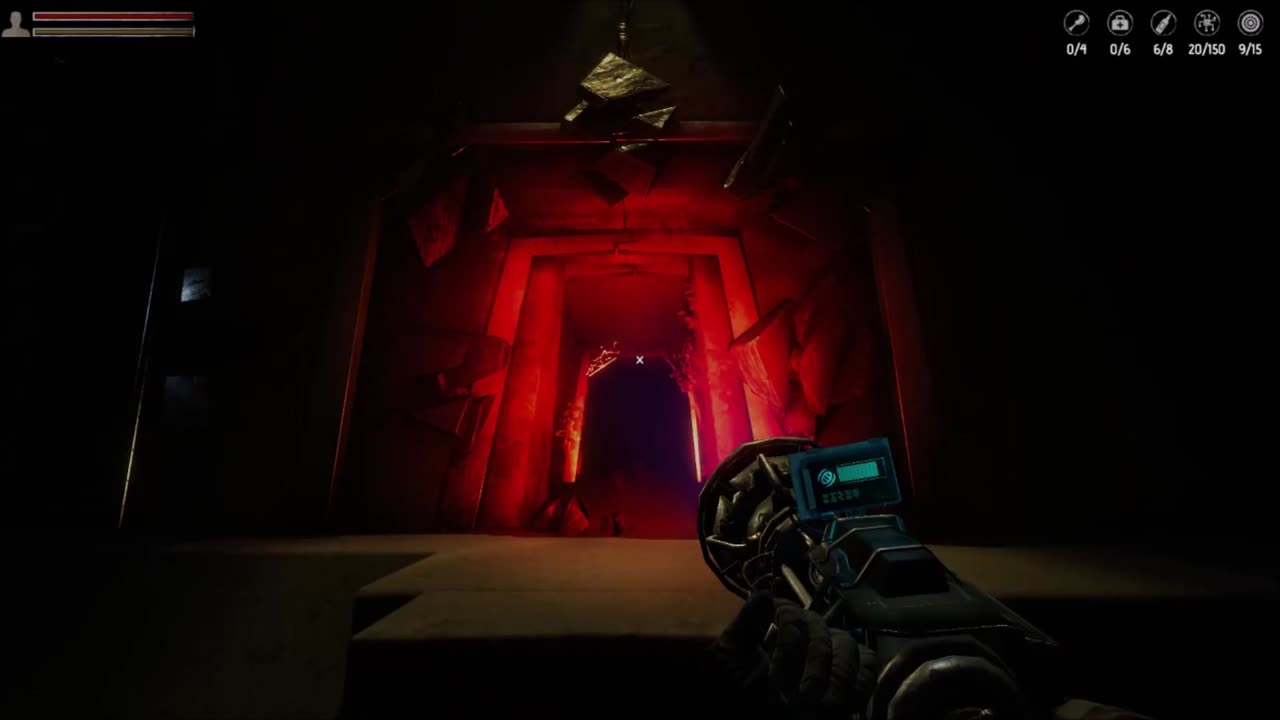Select the meat drumstick food icon
Viewport: 1280px width, 720px height.
1076,23
